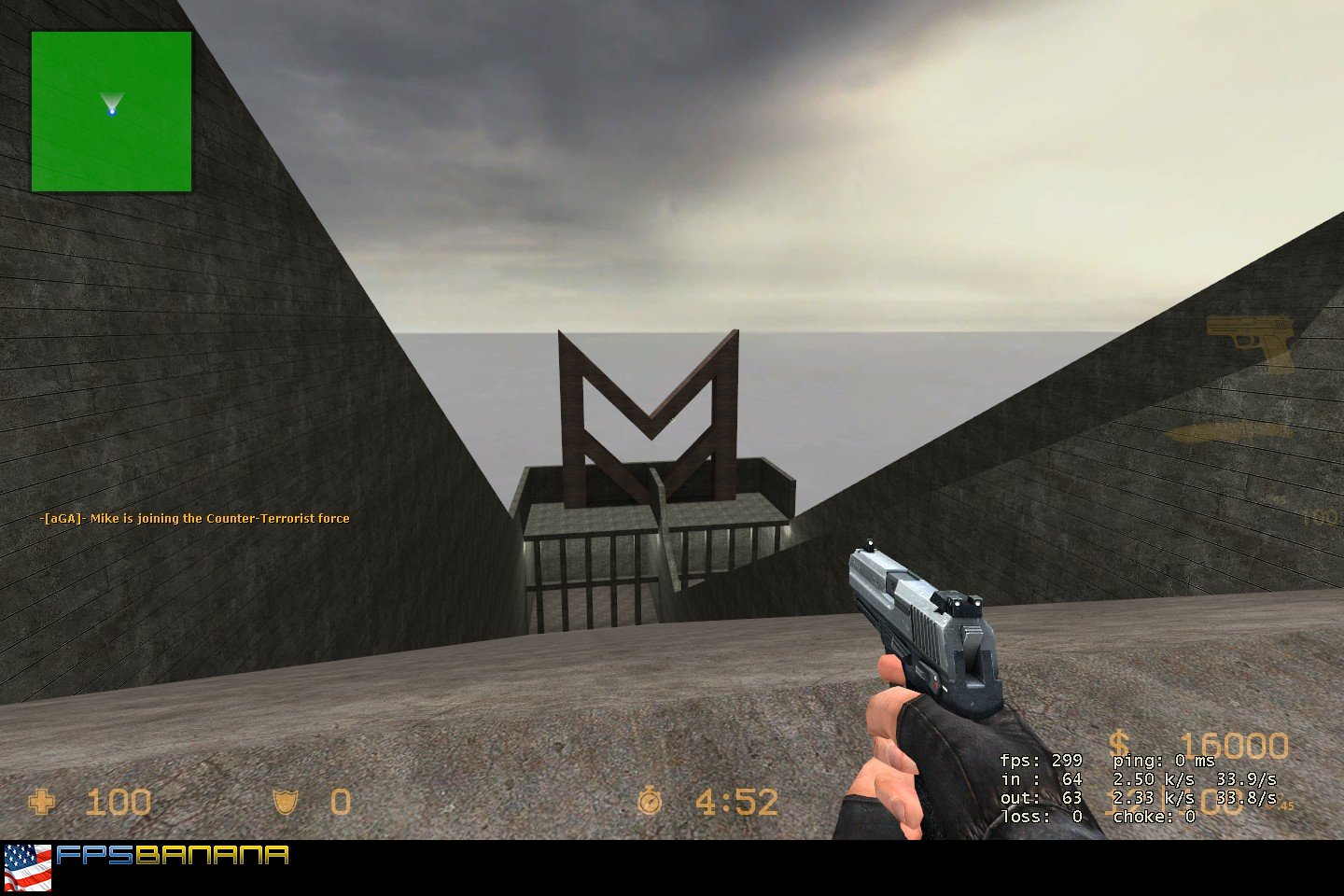
Task: Click the 100 health value
Action: pyautogui.click(x=120, y=801)
